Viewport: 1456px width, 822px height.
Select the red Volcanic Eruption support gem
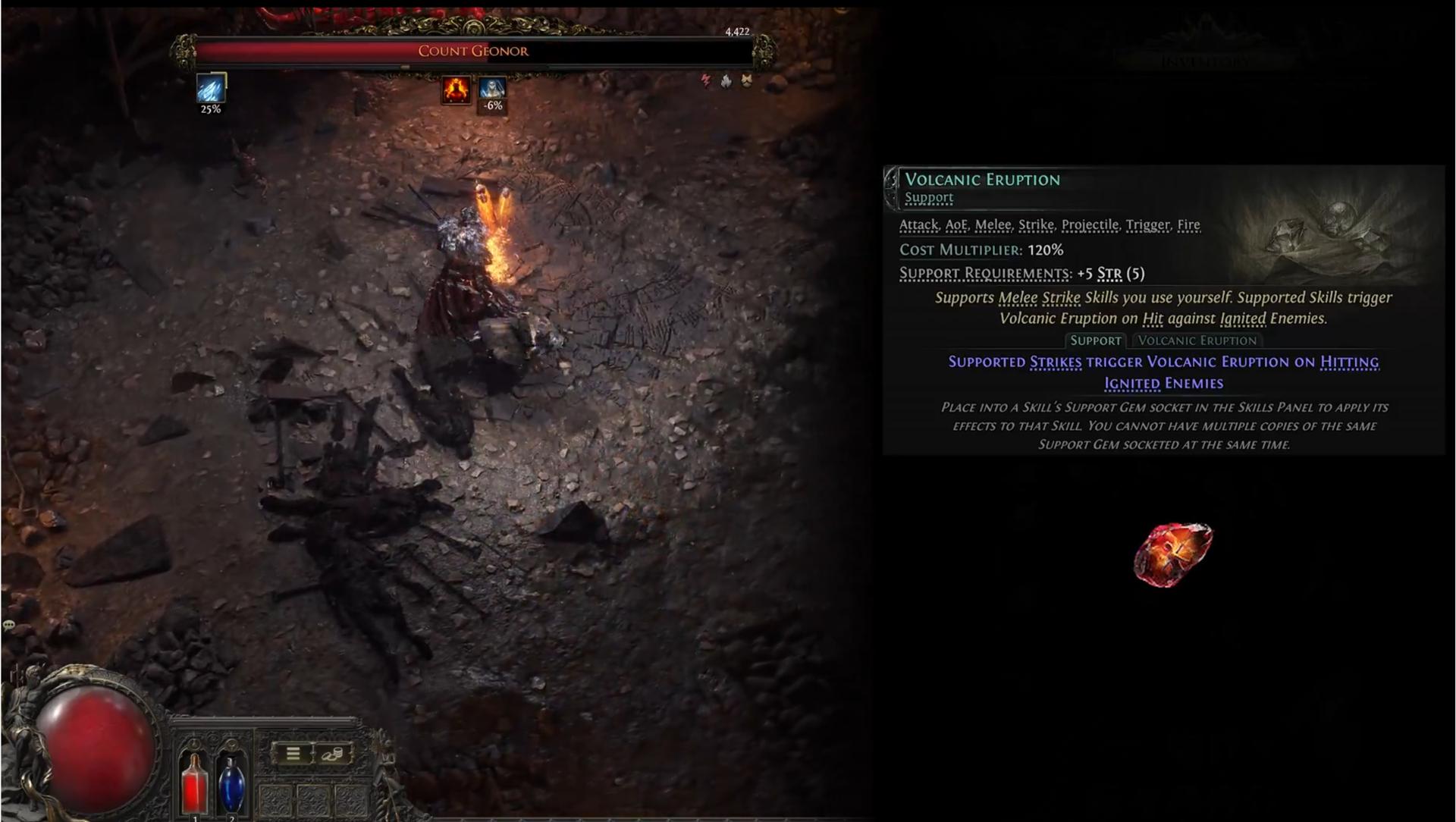pyautogui.click(x=1172, y=554)
